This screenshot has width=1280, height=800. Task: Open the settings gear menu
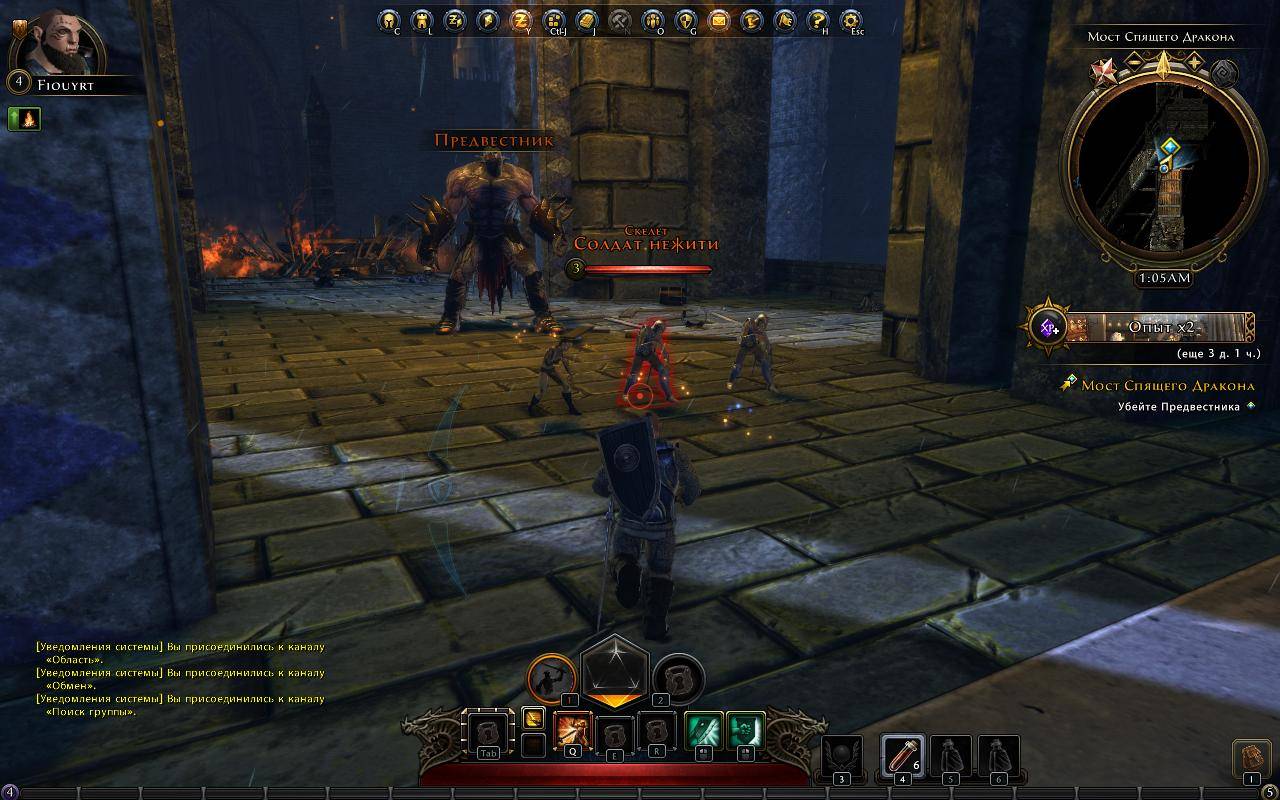click(x=851, y=20)
